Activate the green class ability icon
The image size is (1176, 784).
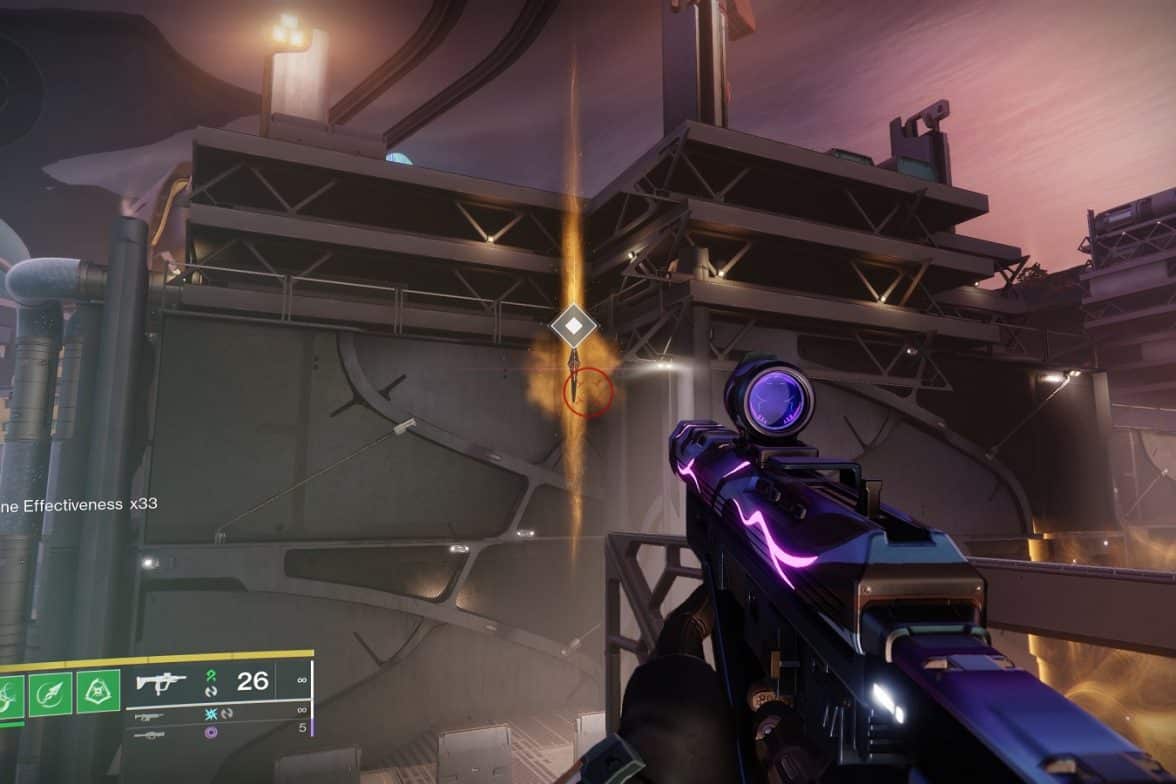point(100,692)
